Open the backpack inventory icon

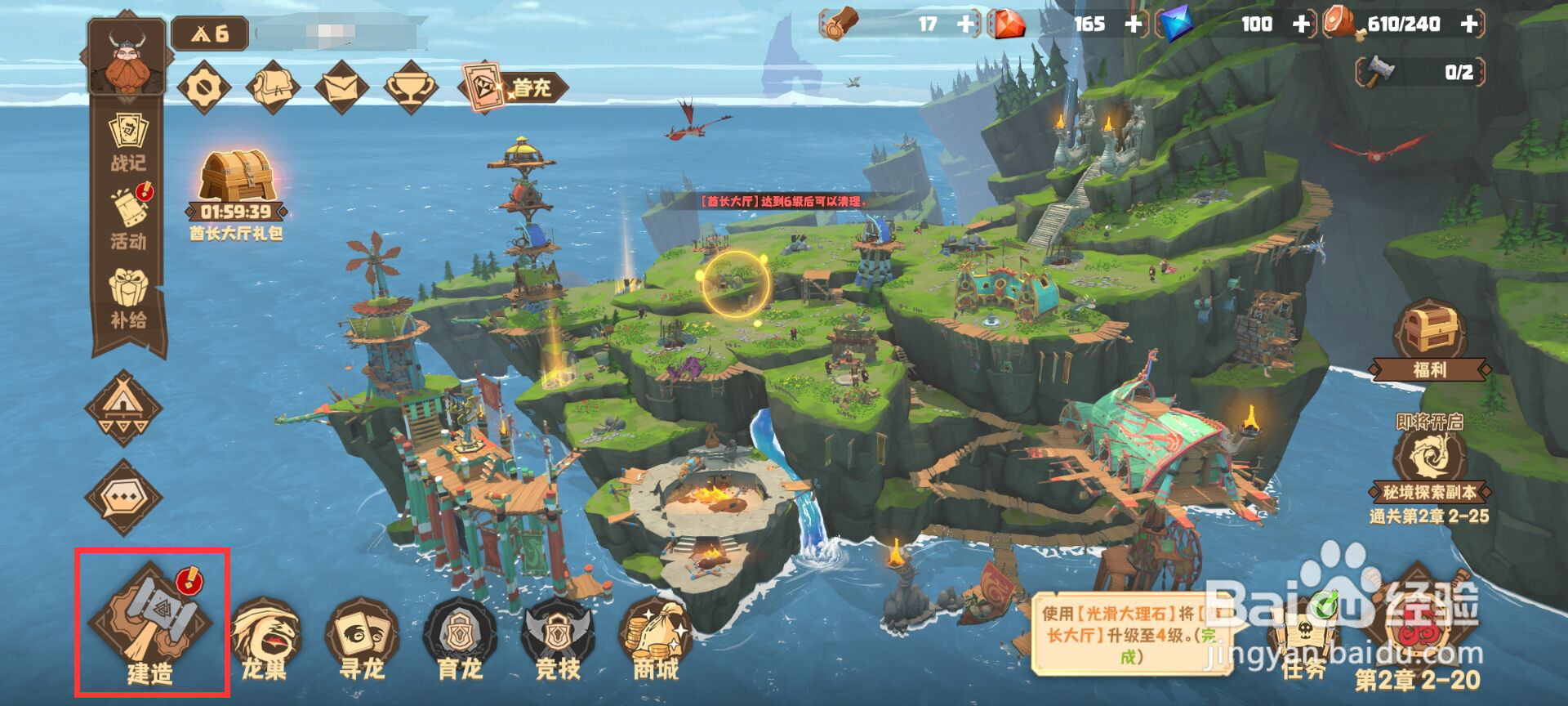tap(274, 87)
